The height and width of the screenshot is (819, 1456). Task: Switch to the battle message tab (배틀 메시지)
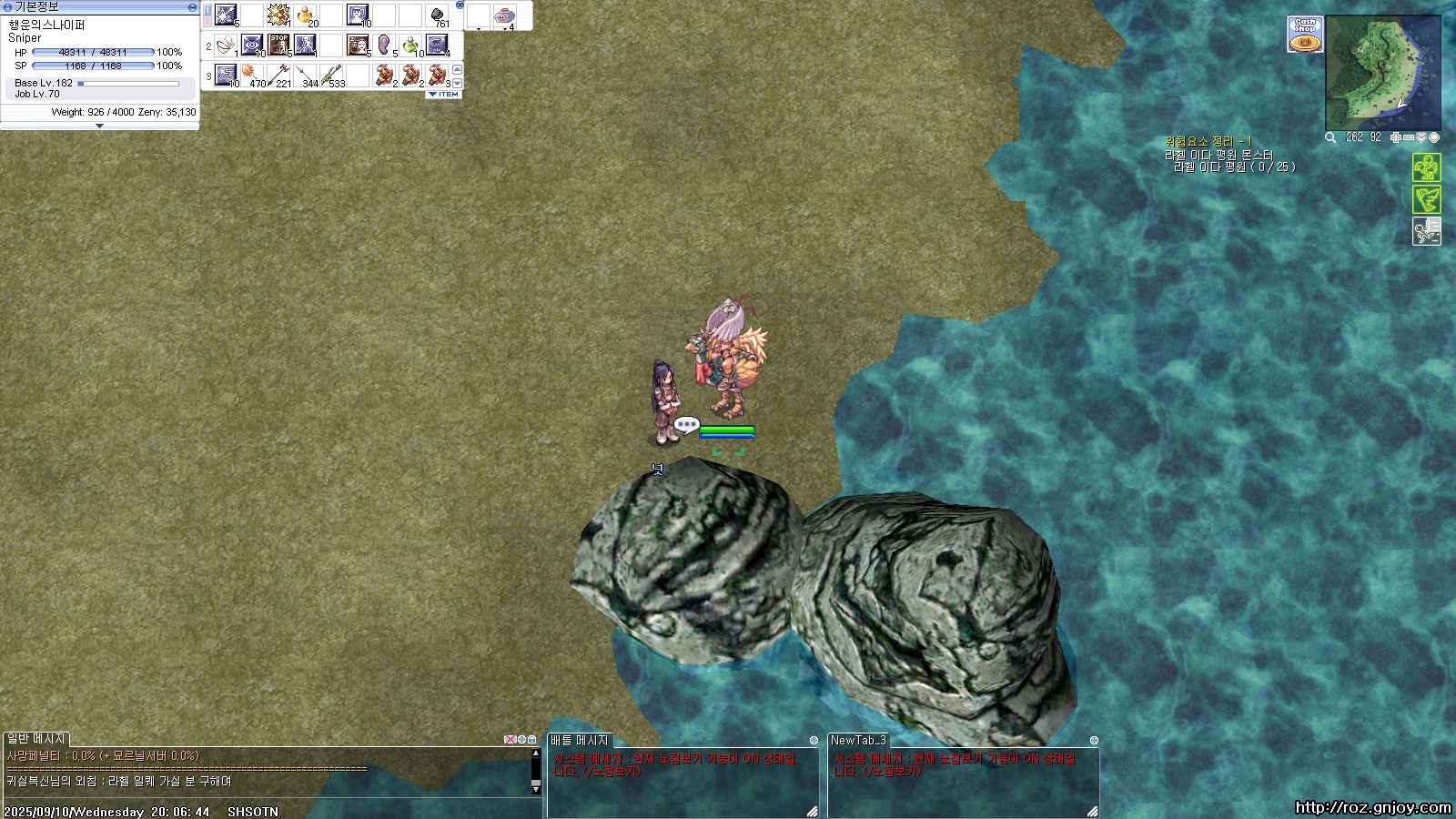(x=579, y=741)
